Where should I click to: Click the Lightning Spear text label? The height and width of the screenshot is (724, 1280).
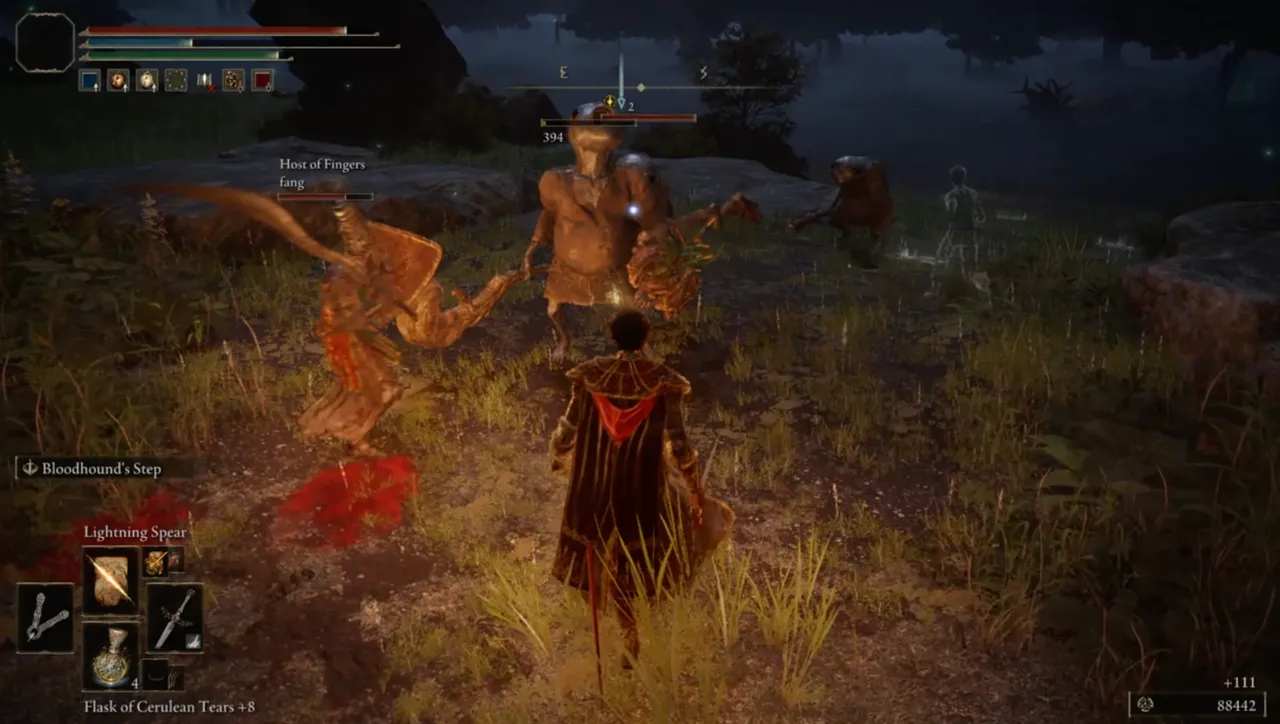coord(135,533)
